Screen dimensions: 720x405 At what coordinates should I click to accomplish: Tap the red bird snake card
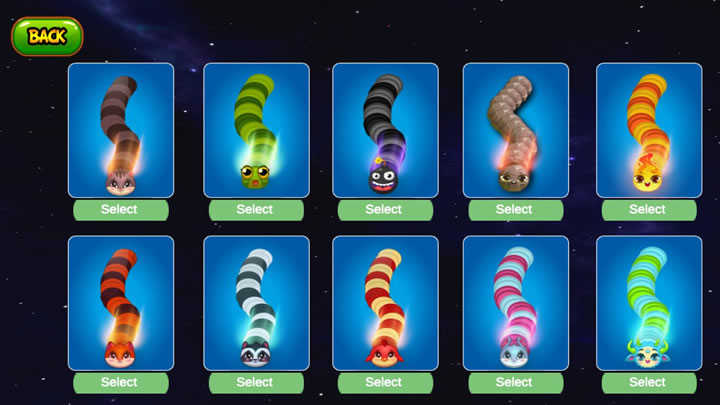coord(385,303)
